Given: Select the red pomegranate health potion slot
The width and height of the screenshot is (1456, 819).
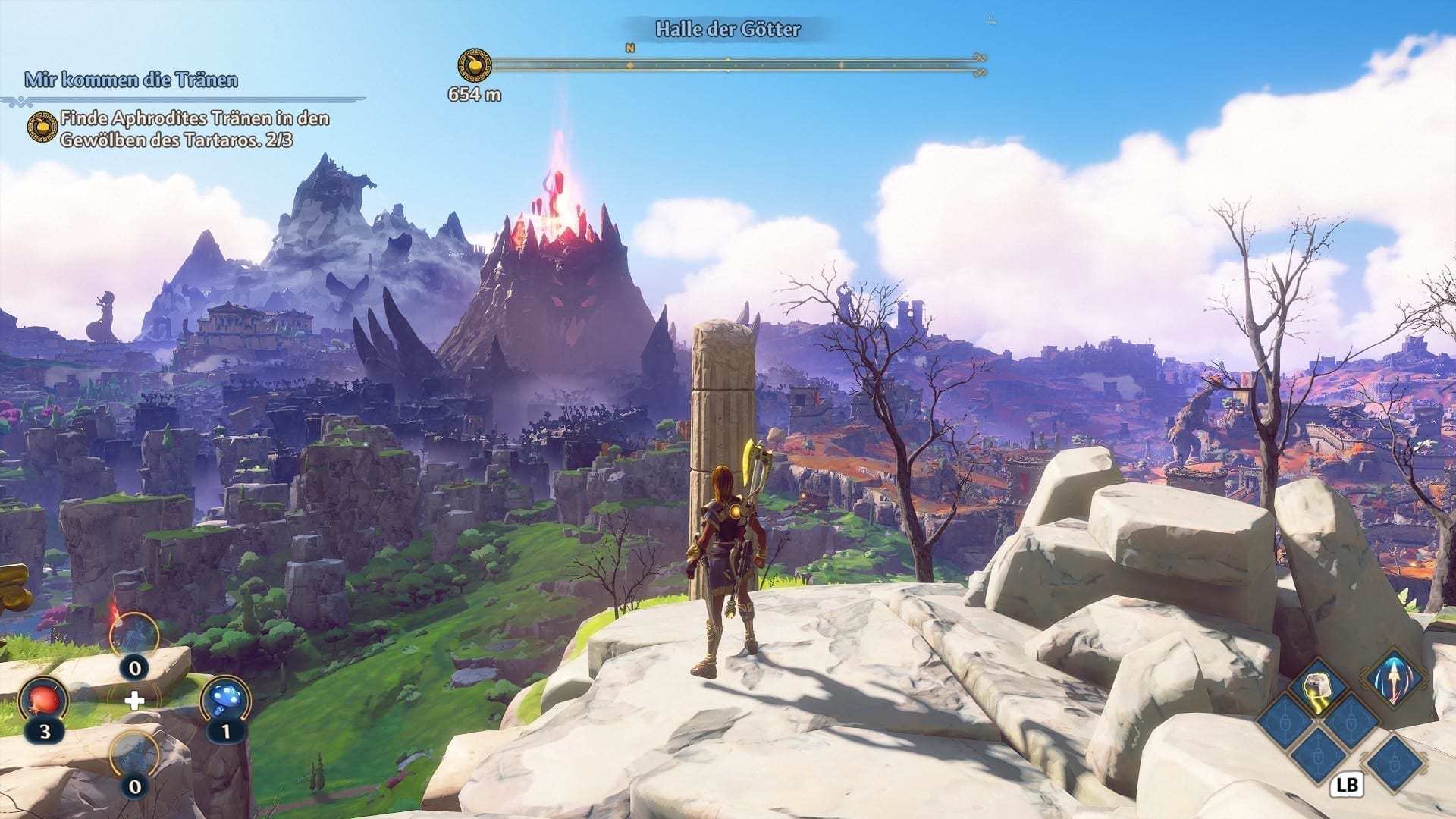Looking at the screenshot, I should click(44, 701).
